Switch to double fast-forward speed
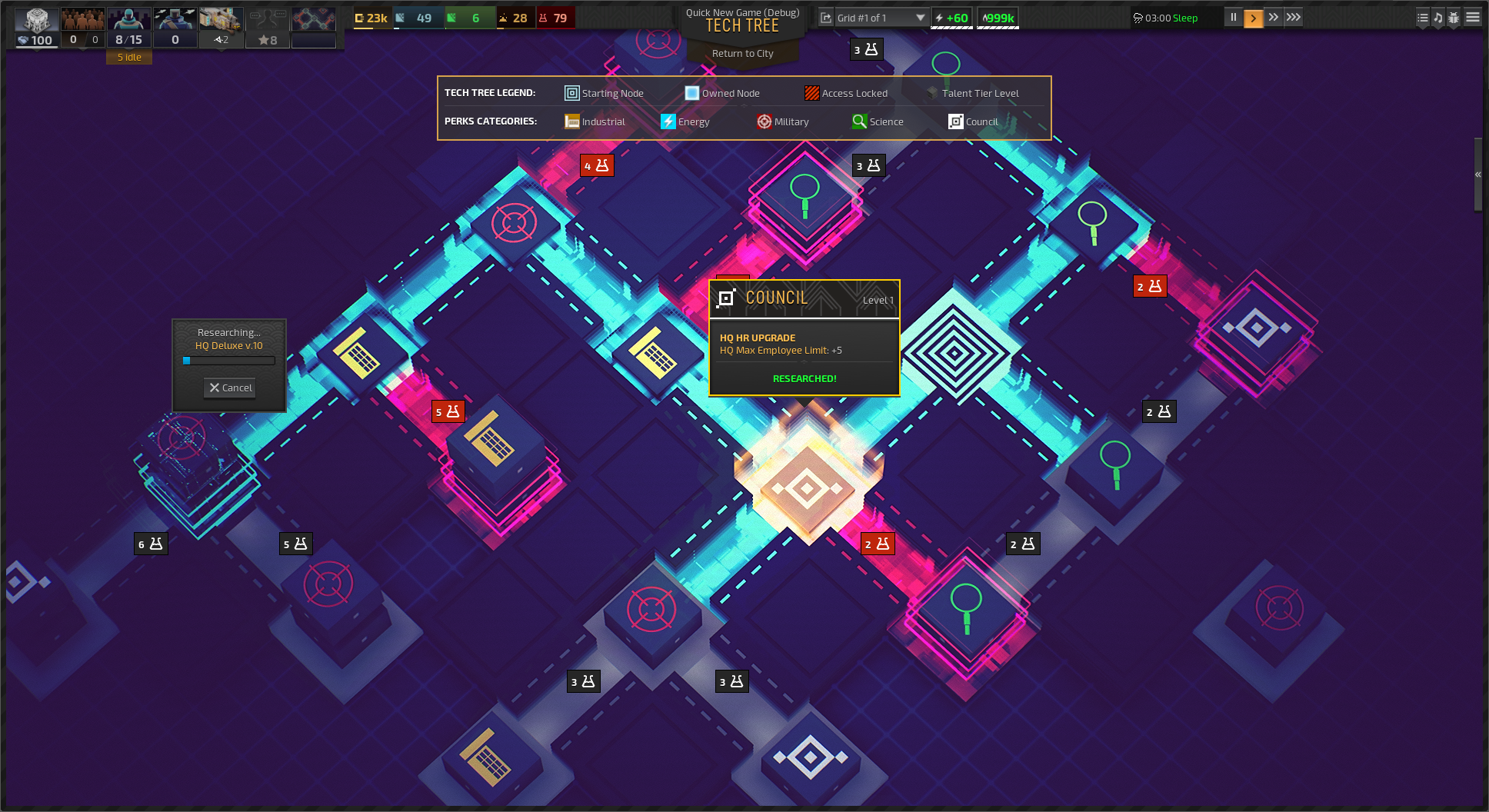 (x=1273, y=17)
